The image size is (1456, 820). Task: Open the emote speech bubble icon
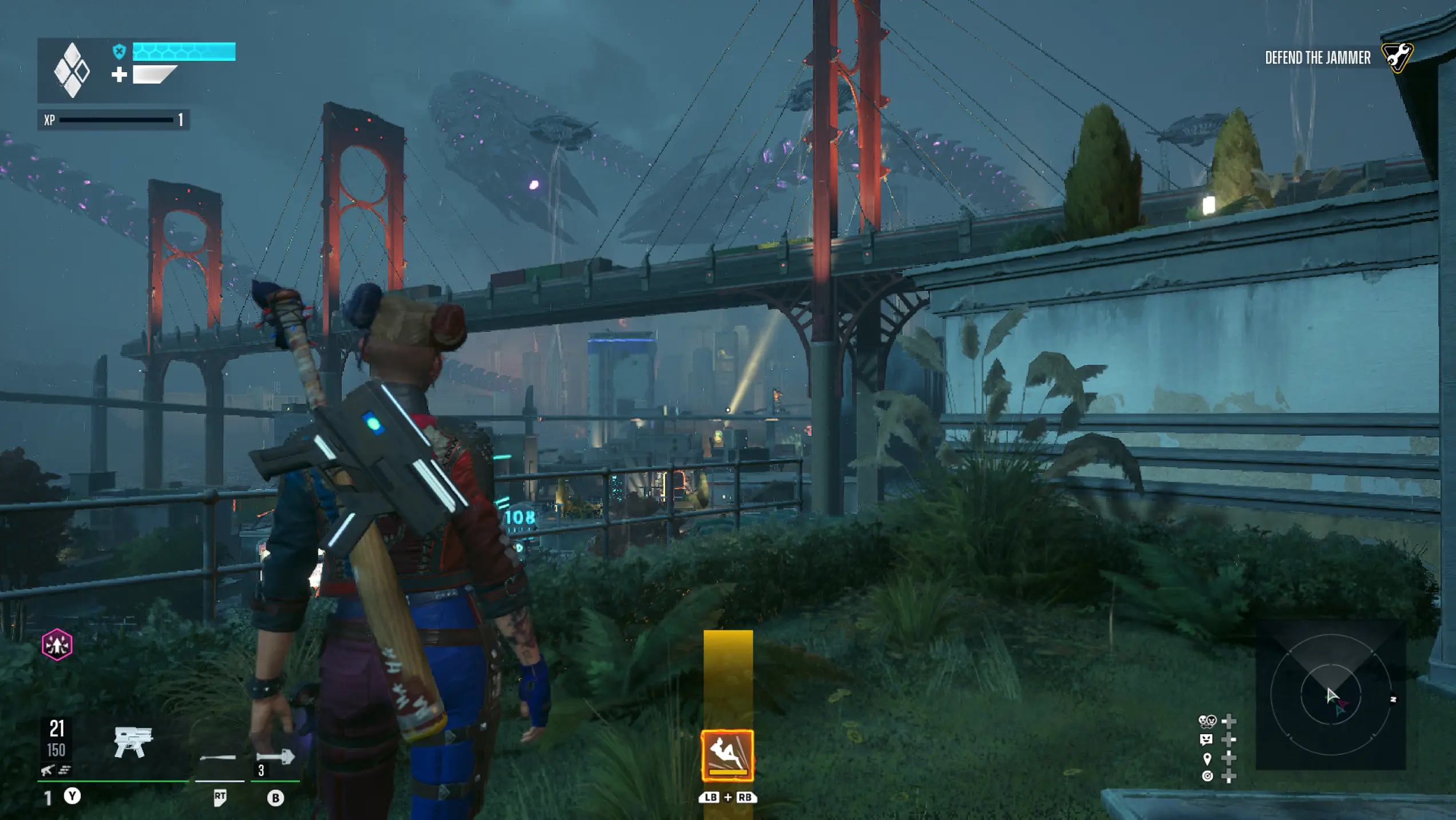pyautogui.click(x=1206, y=740)
